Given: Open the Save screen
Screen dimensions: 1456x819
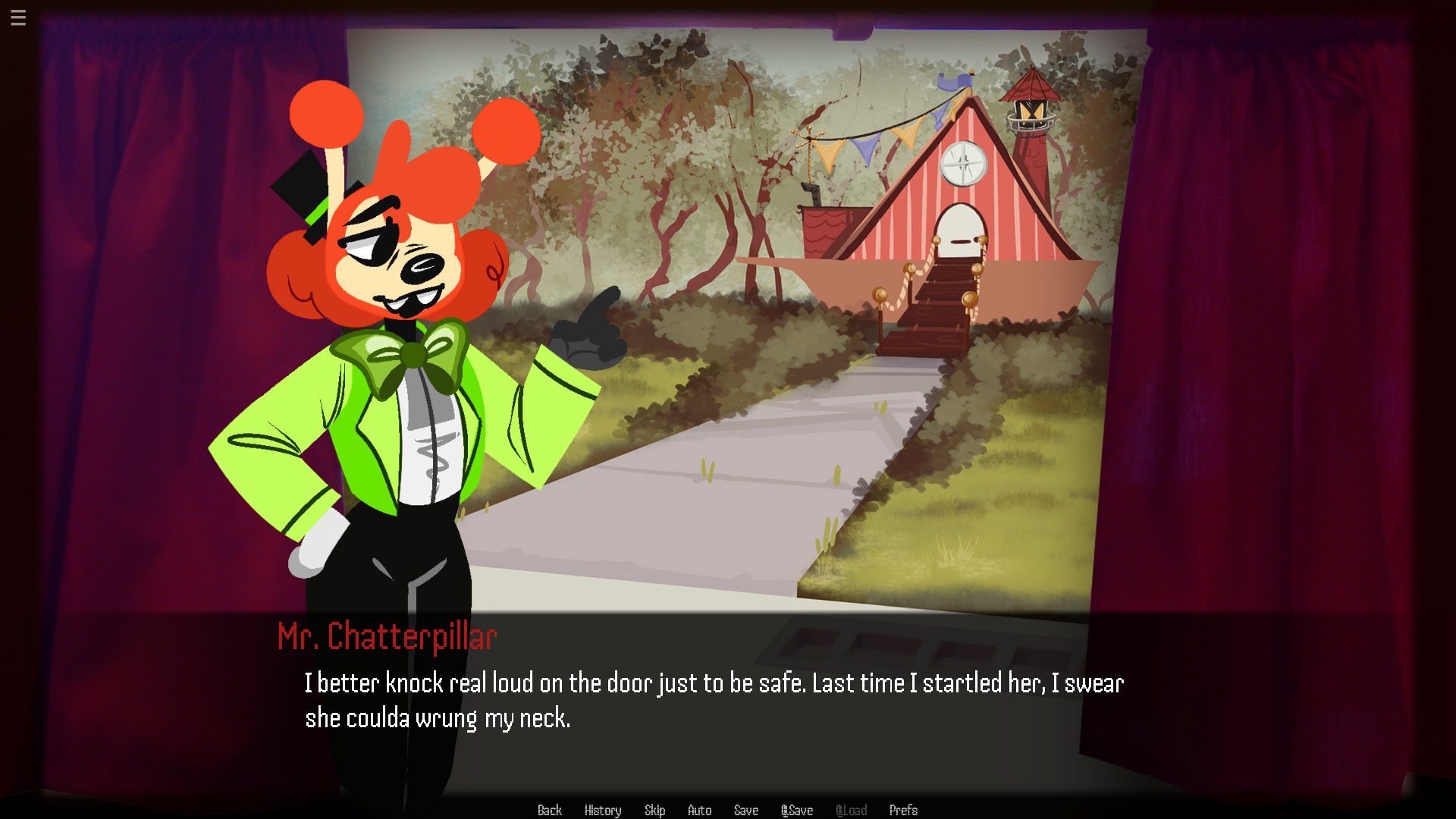Looking at the screenshot, I should point(746,810).
